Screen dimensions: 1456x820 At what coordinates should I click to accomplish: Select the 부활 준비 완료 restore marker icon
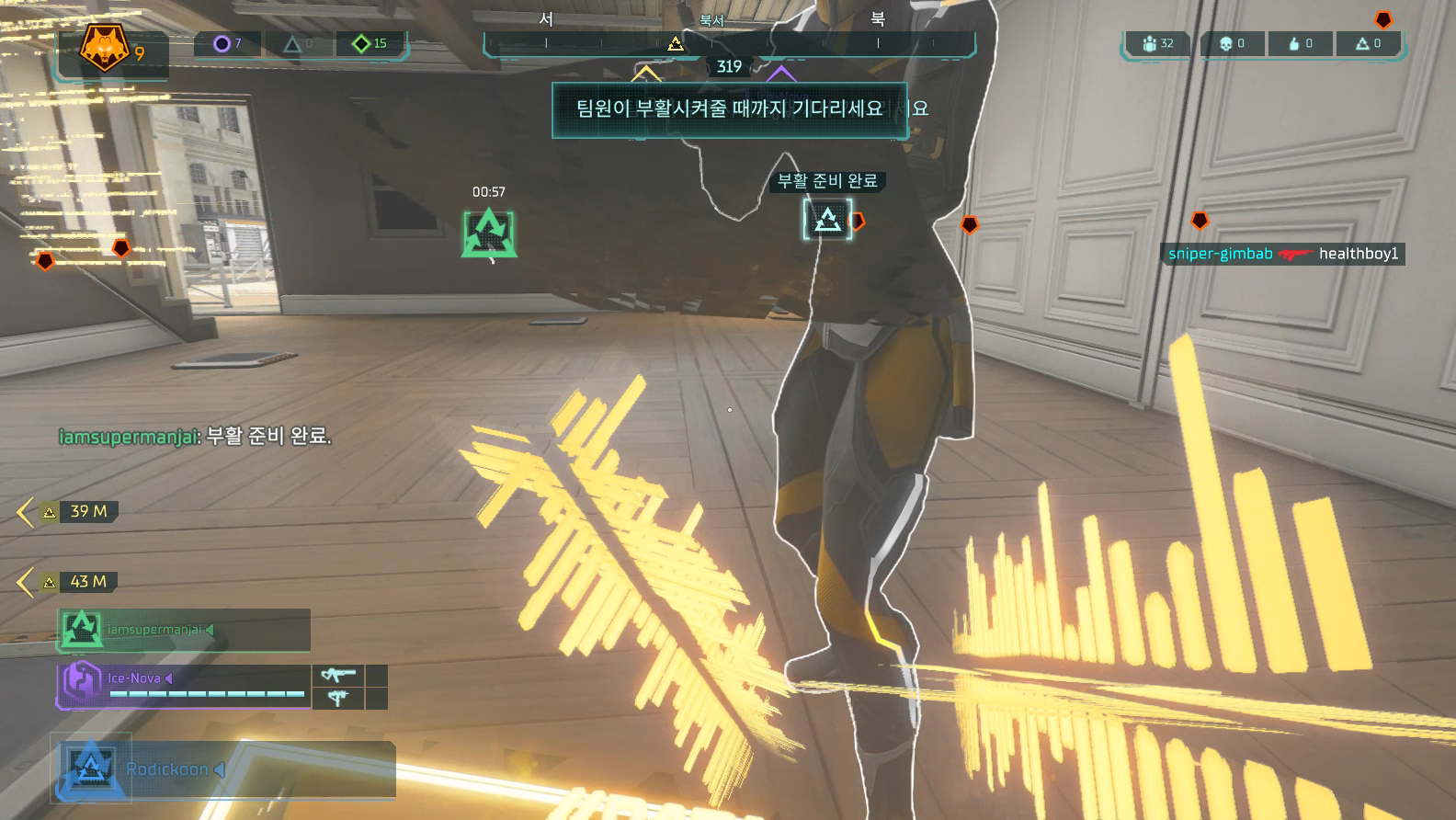point(827,220)
